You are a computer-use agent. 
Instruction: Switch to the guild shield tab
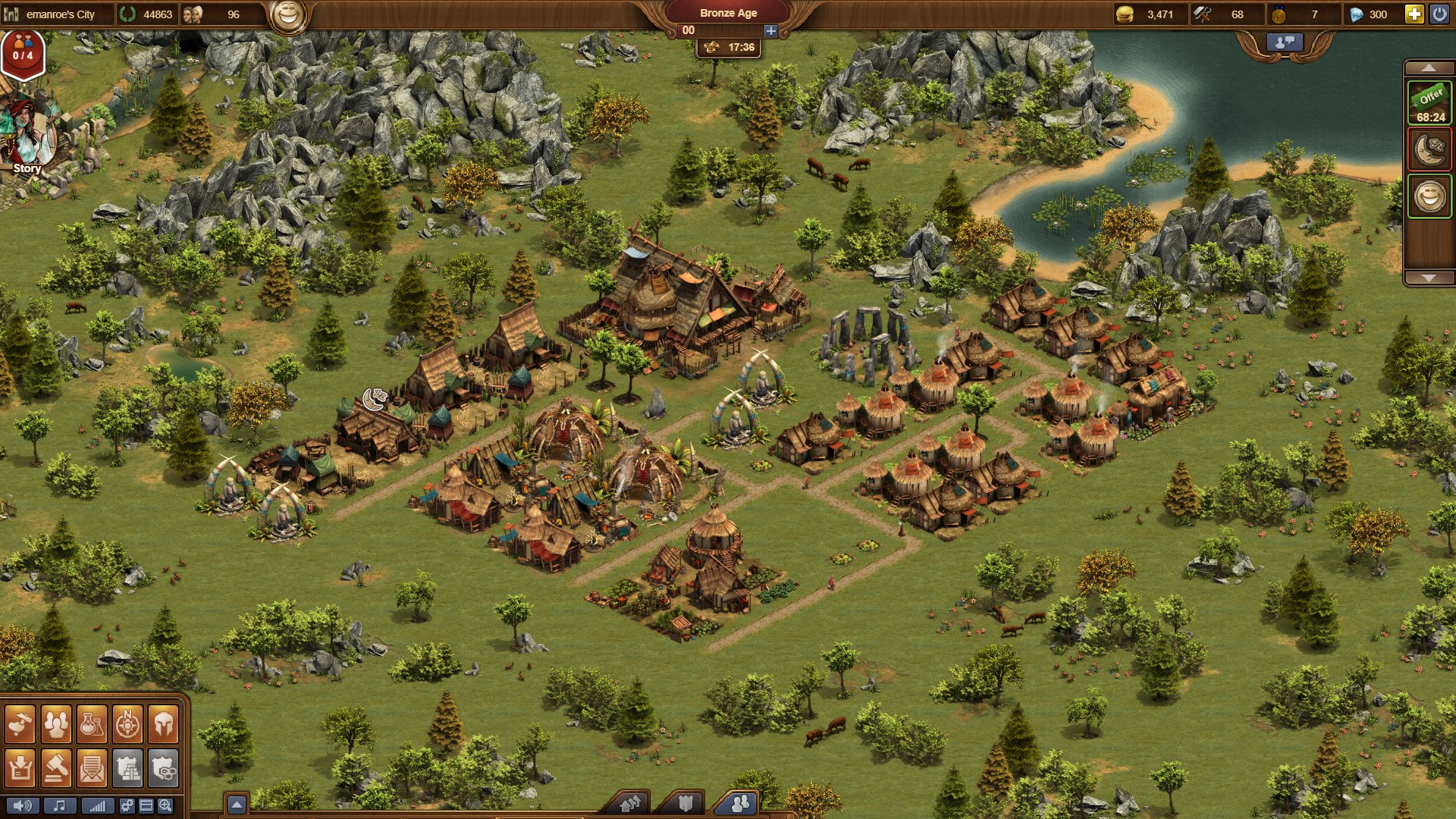[x=686, y=803]
